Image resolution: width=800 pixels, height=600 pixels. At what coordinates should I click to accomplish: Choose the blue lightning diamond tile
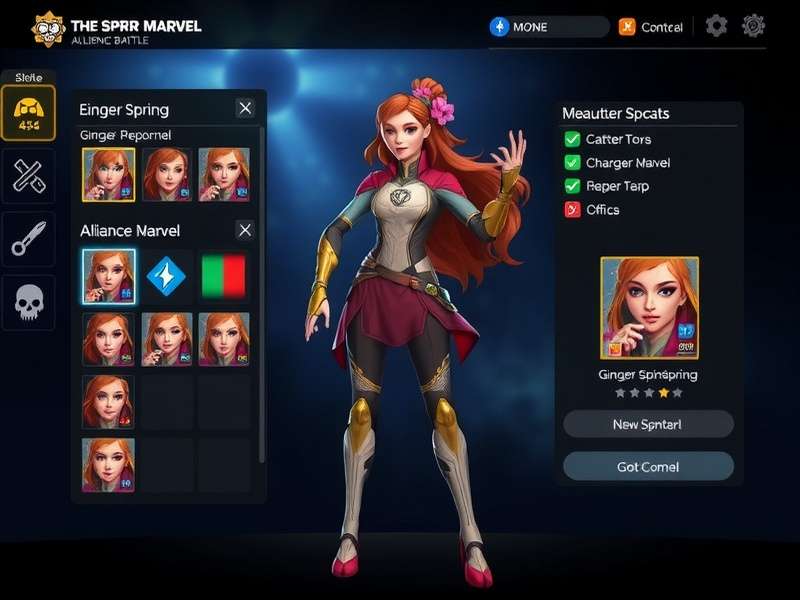pos(166,276)
